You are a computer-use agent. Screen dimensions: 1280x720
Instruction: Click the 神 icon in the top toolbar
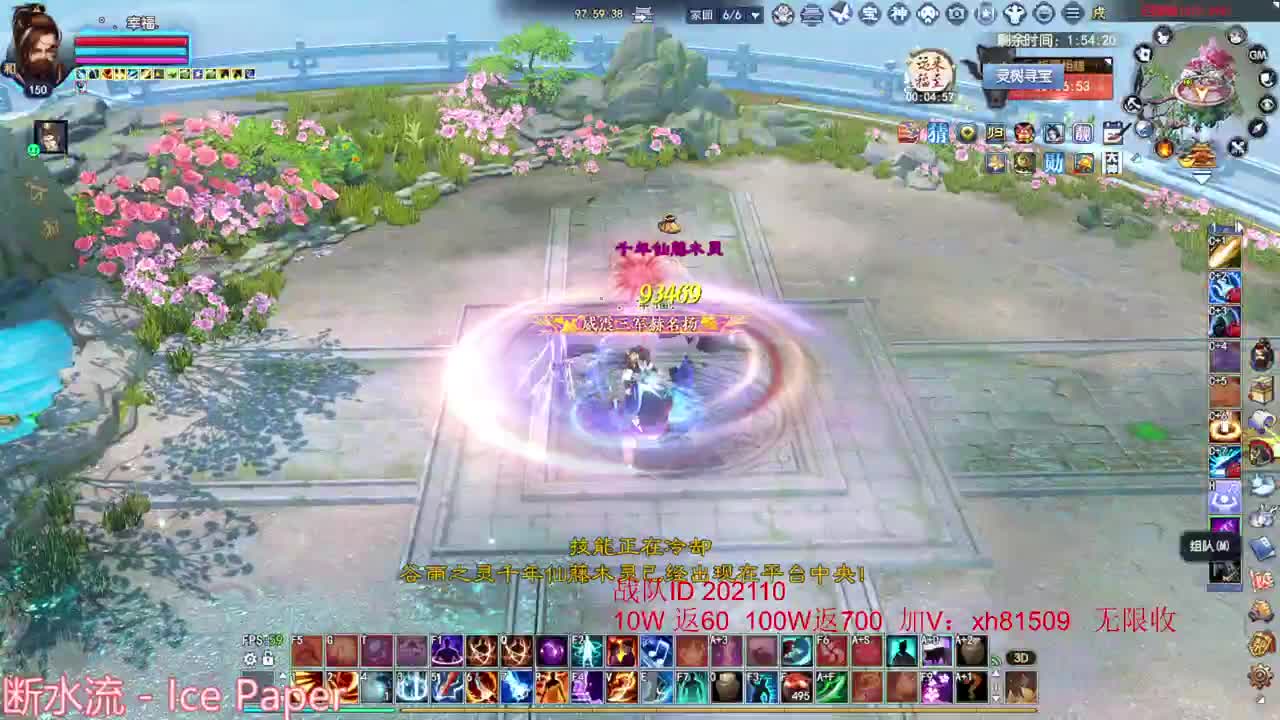coord(899,13)
